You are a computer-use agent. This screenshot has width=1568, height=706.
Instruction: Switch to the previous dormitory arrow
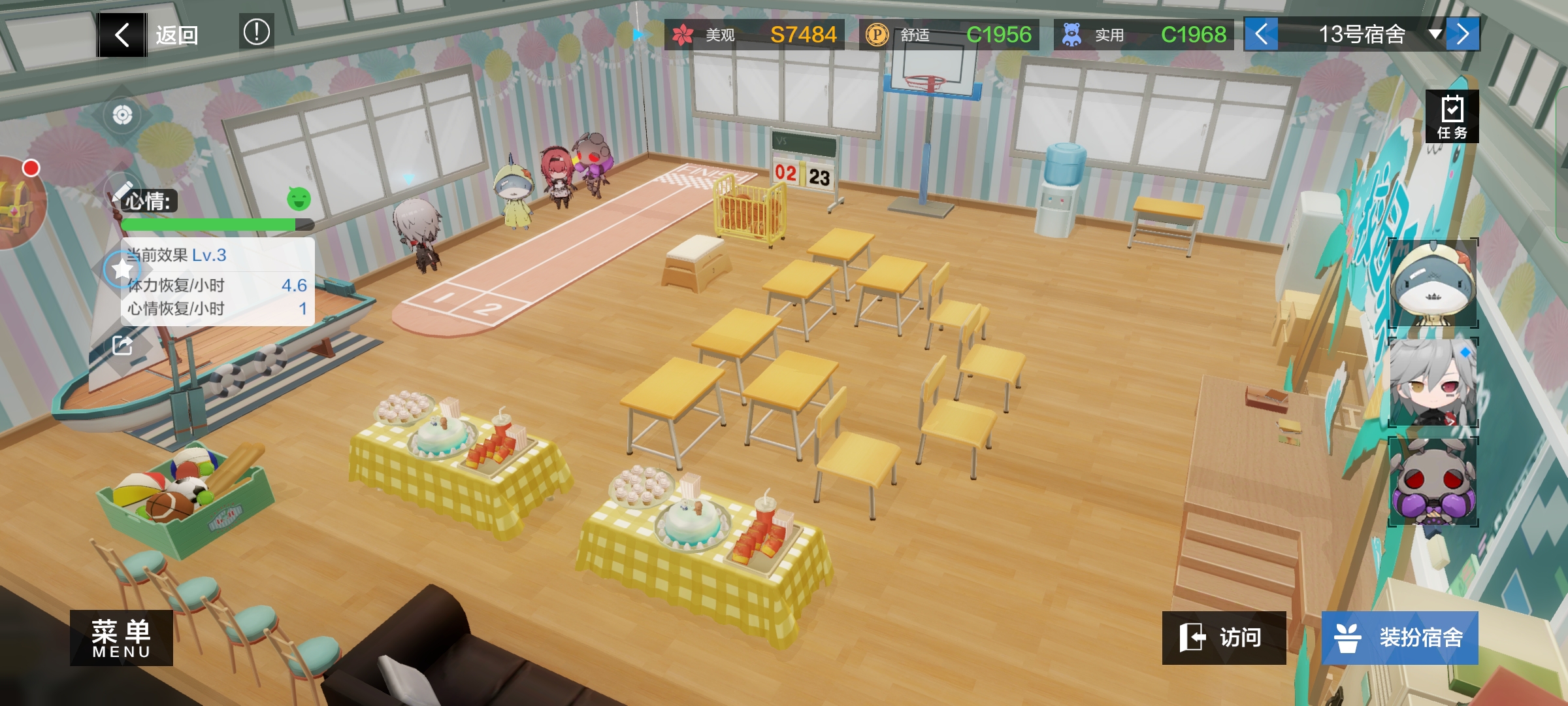[1261, 34]
